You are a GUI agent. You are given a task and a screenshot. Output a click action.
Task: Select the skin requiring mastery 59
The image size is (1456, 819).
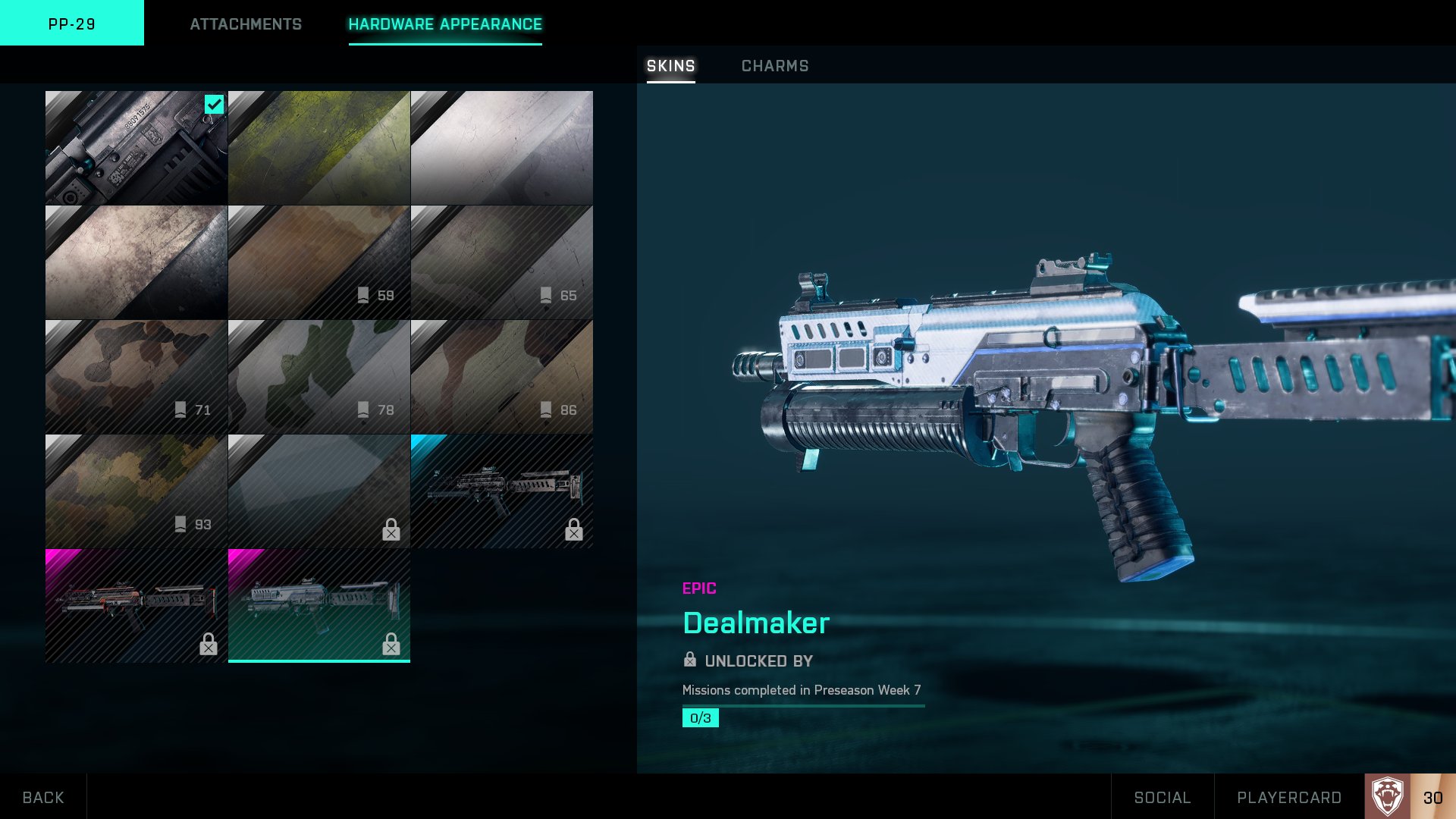(x=319, y=262)
